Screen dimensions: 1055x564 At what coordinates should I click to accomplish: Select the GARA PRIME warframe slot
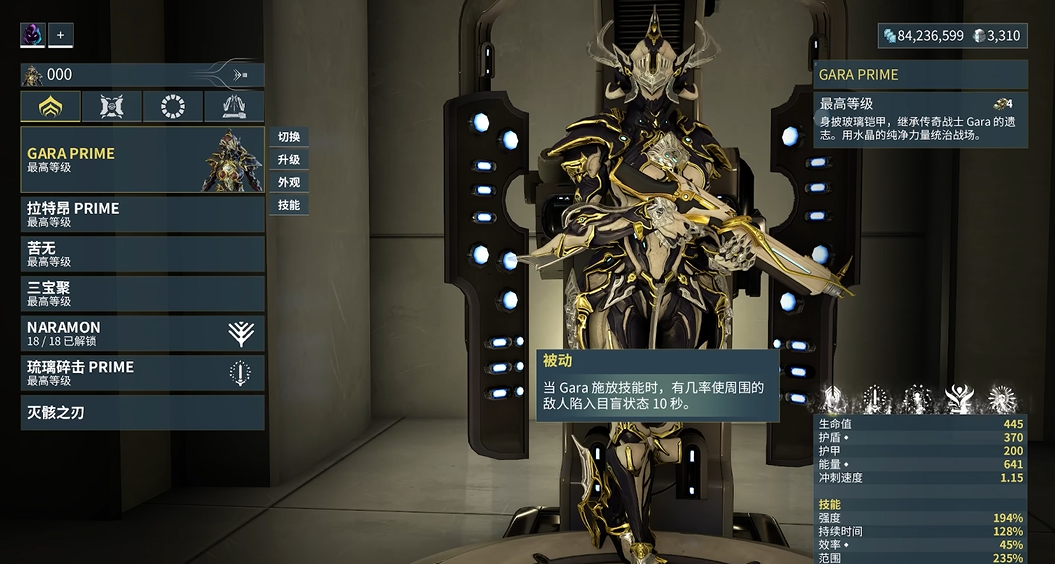tap(142, 160)
